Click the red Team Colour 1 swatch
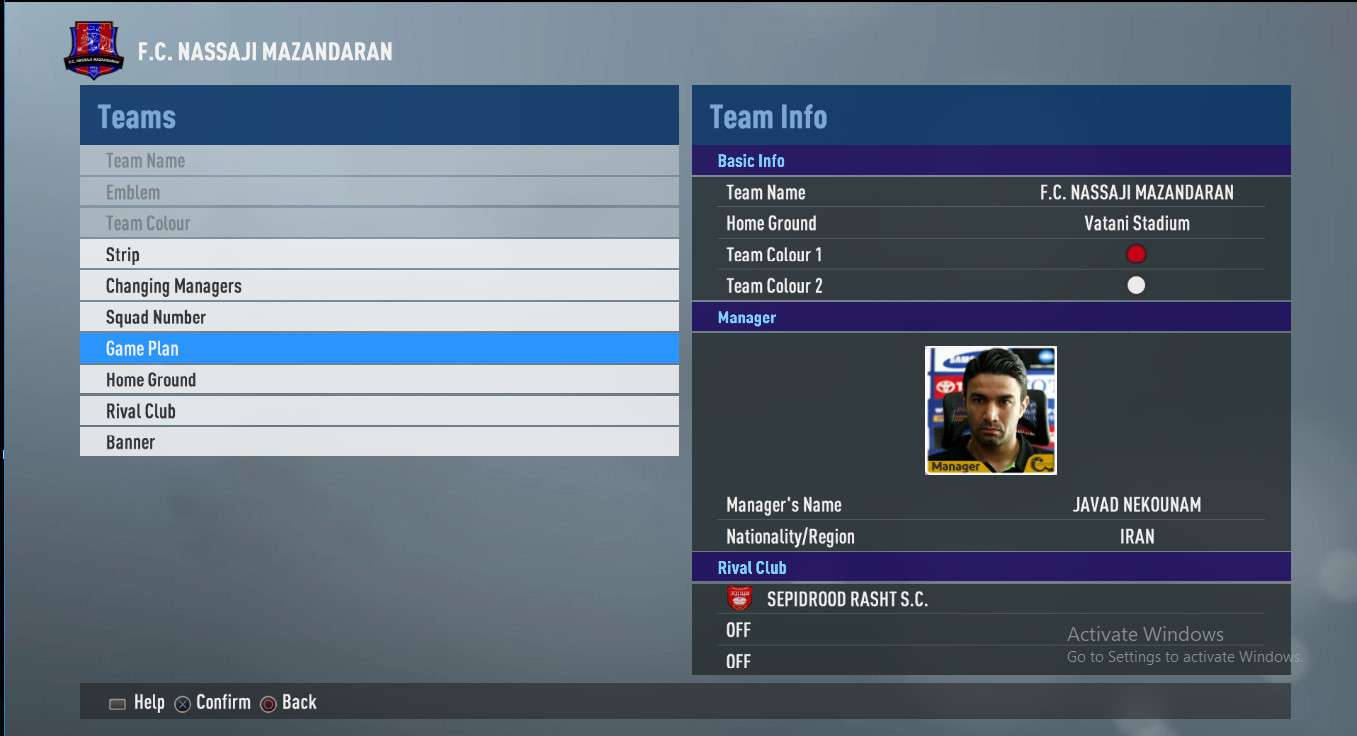The width and height of the screenshot is (1357, 736). [x=1136, y=254]
